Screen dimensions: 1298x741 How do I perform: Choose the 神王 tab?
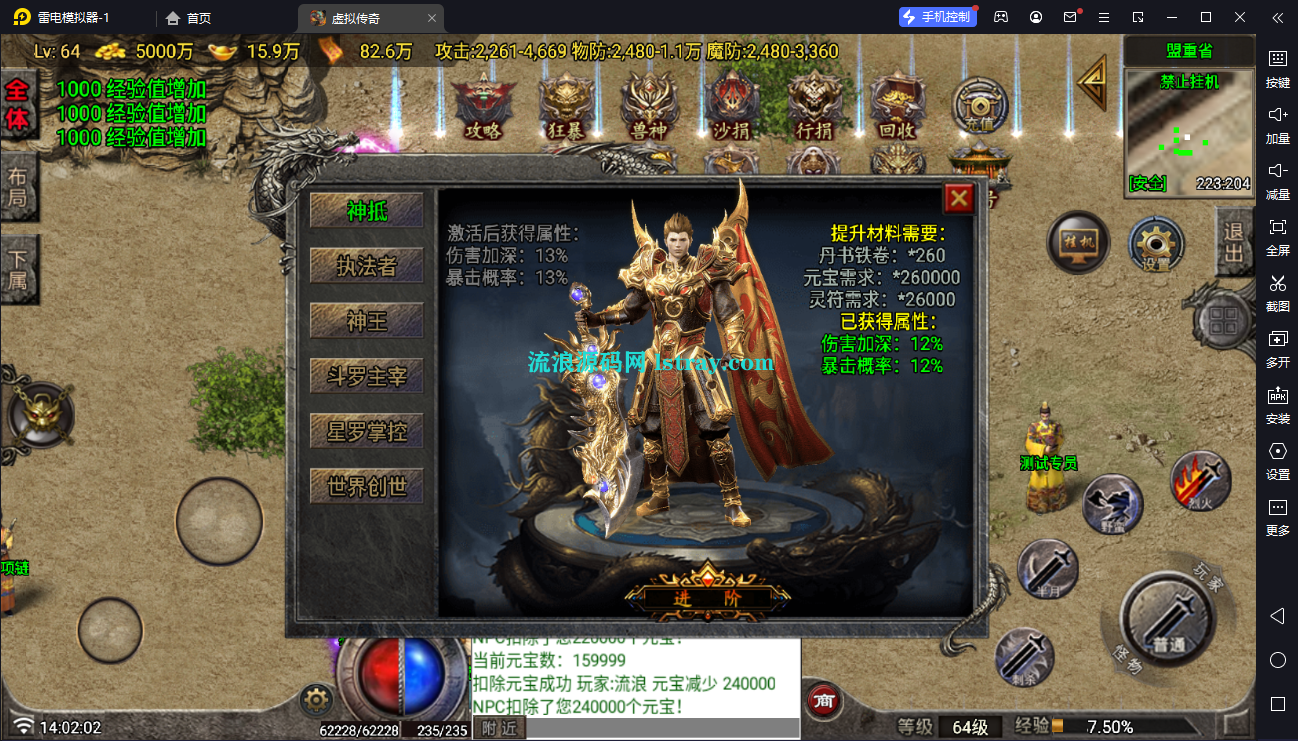coord(367,321)
